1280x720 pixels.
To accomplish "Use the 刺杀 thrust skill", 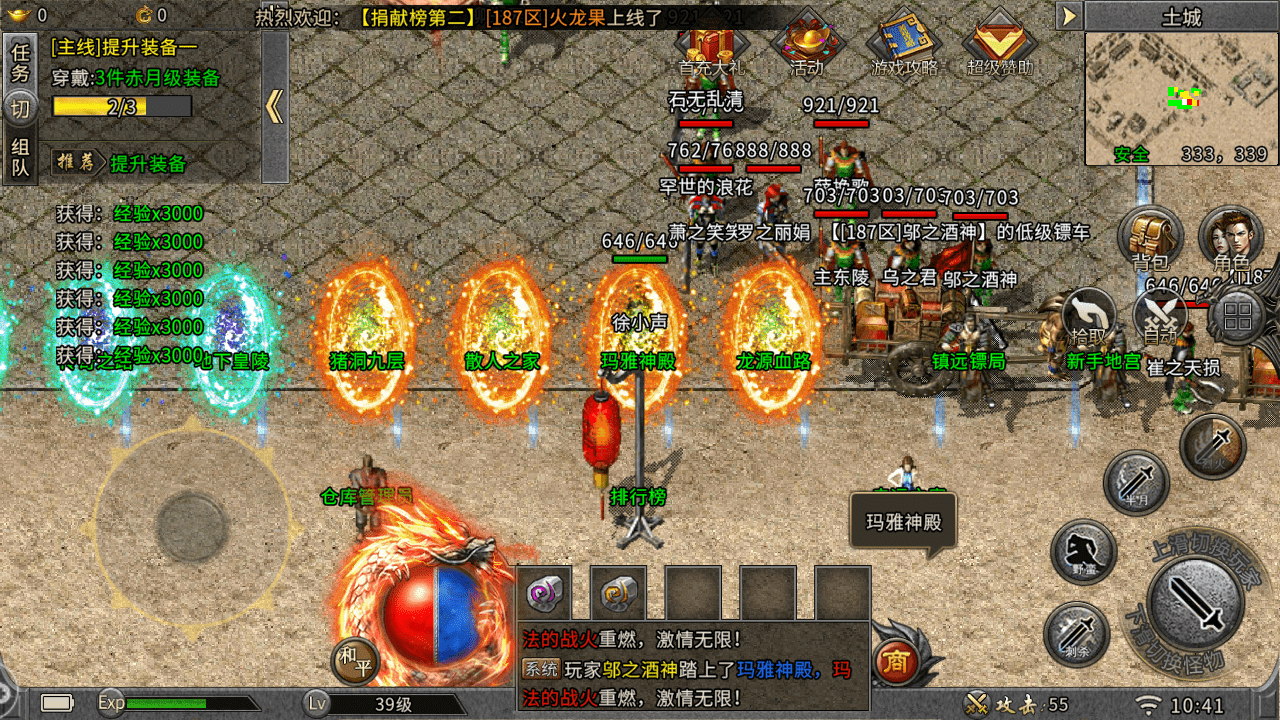I will coord(1076,634).
